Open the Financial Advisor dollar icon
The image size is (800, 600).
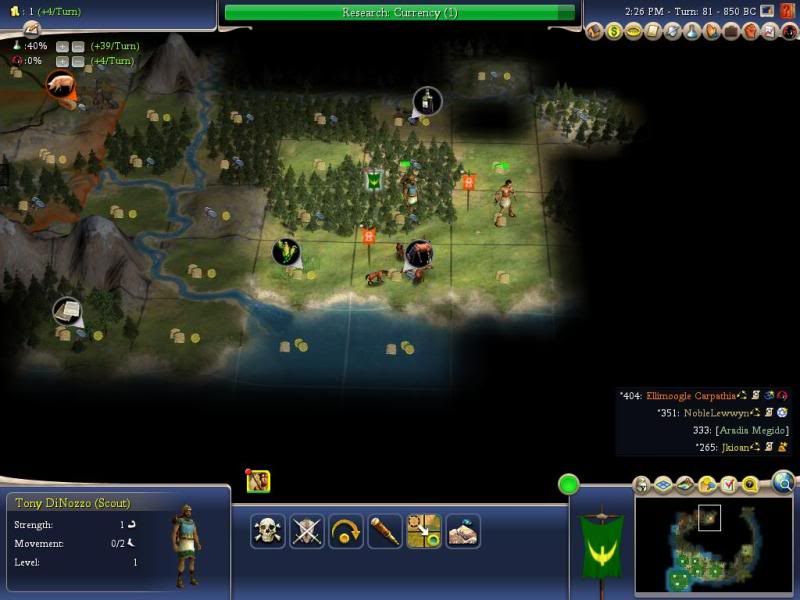(x=612, y=32)
